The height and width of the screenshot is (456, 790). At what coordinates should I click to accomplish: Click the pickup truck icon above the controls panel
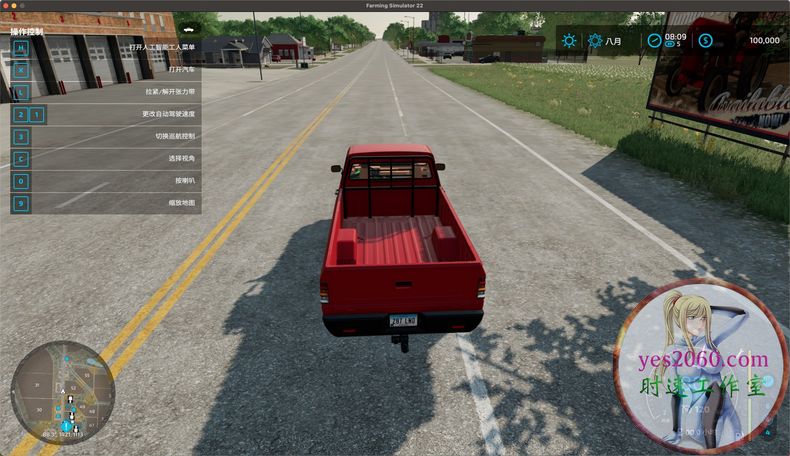185,32
